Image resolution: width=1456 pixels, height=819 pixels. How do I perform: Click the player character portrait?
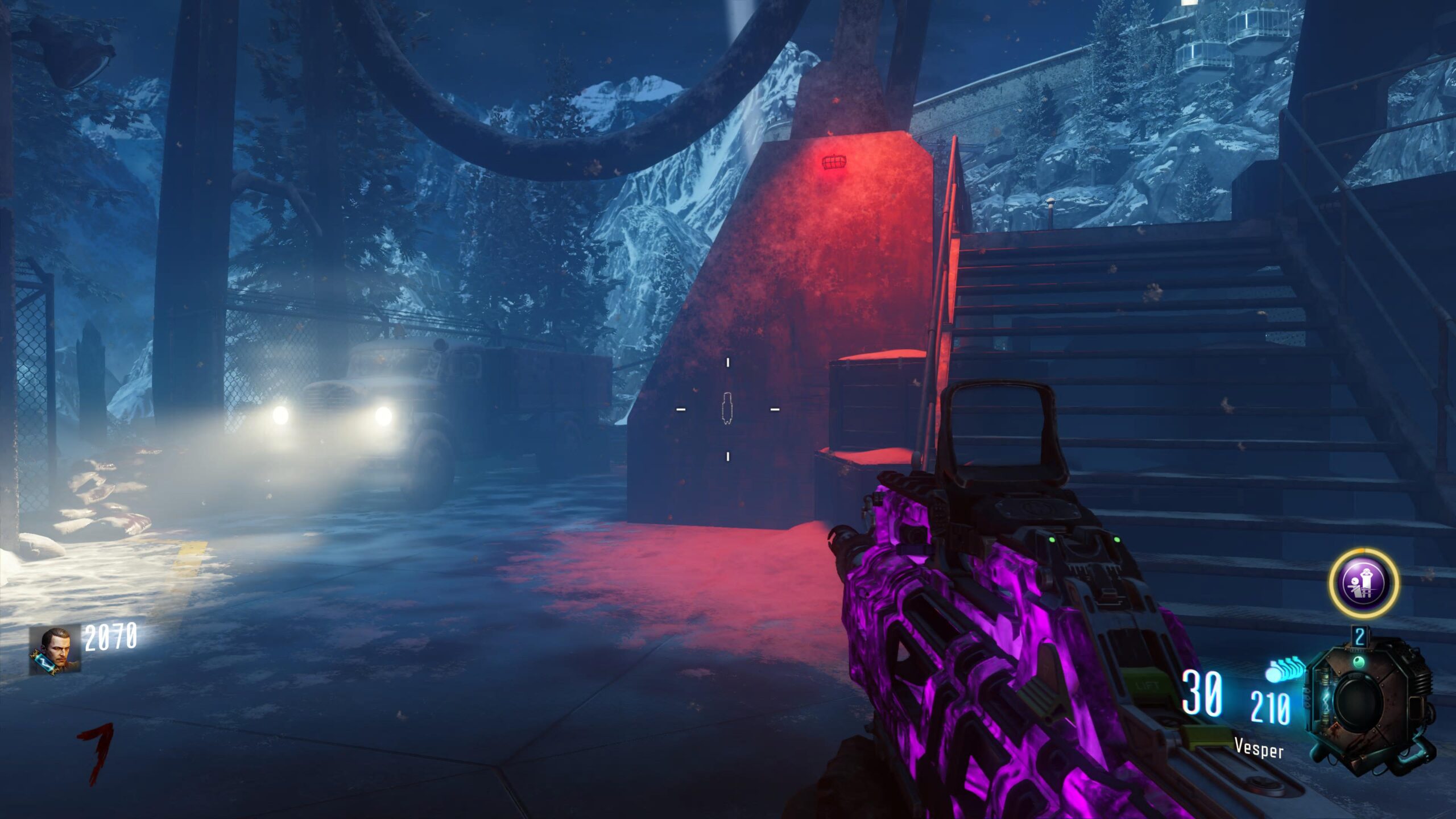click(x=55, y=651)
